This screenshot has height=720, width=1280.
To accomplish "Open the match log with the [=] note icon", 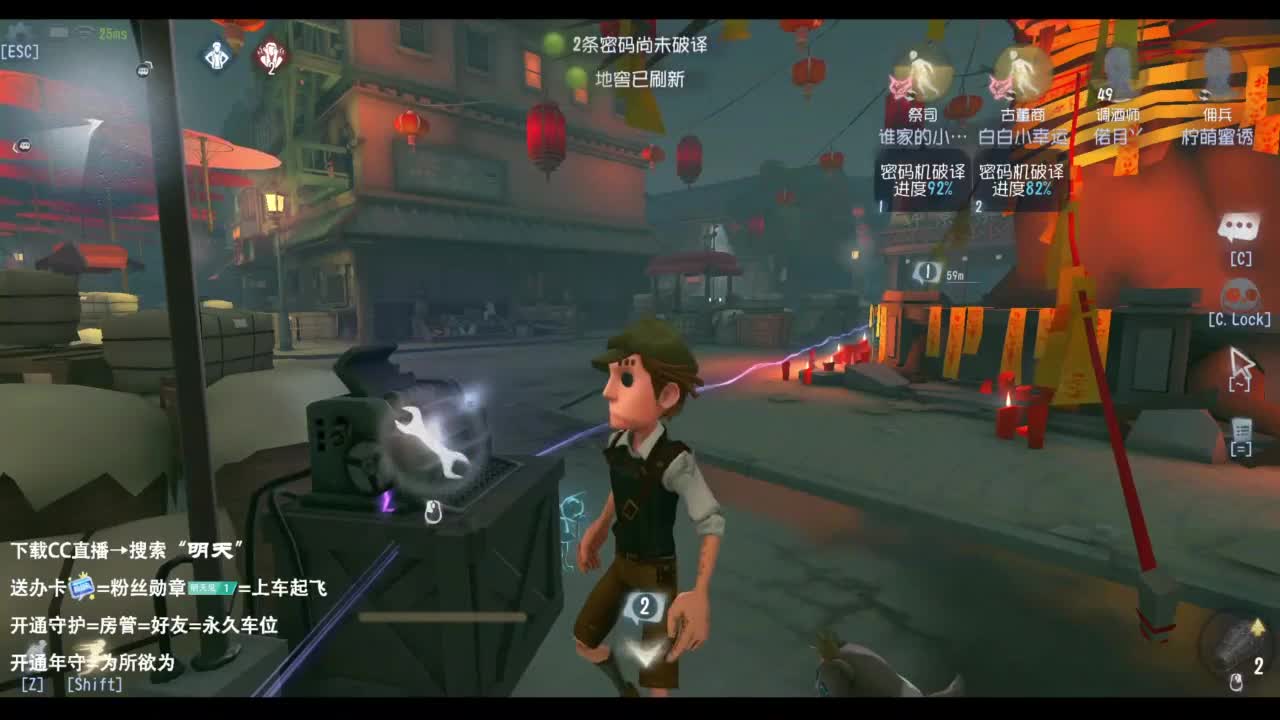I will [1240, 430].
